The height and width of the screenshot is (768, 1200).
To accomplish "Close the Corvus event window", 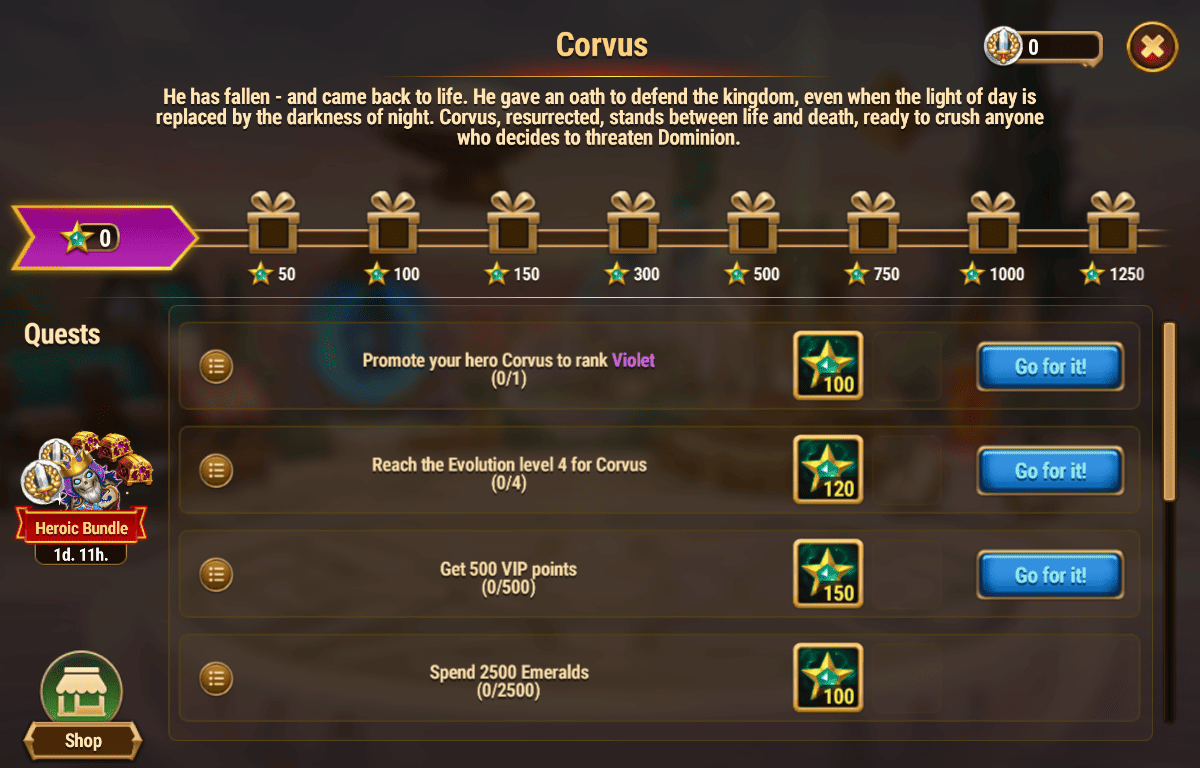I will point(1152,46).
